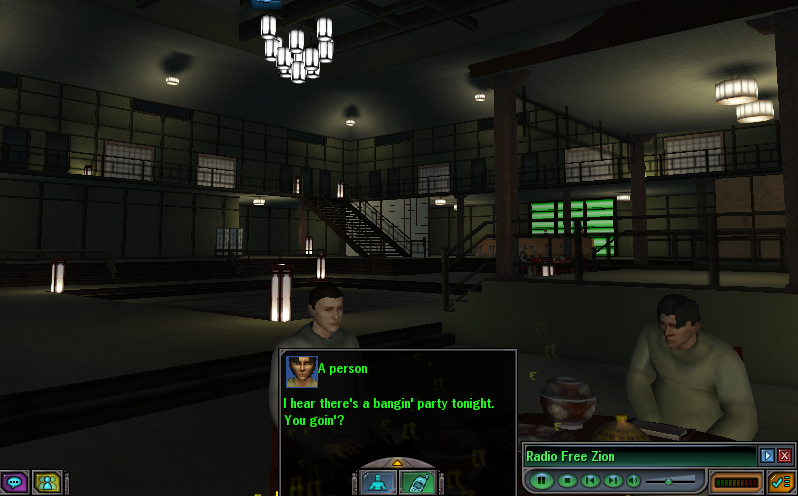Click the character figure button
Viewport: 798px width, 496px height.
coord(378,482)
